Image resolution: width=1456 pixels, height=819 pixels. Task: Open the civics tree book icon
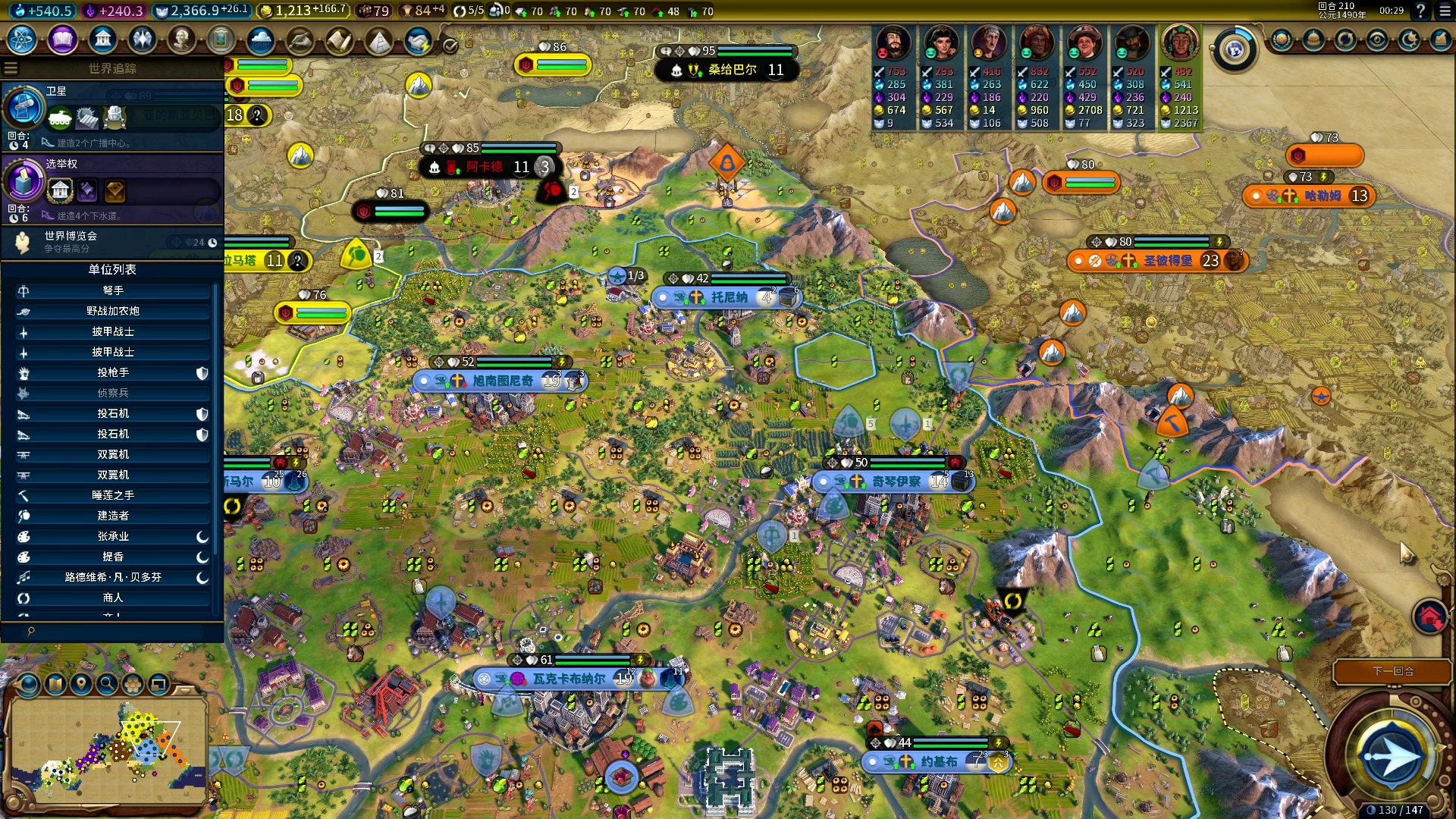coord(62,39)
